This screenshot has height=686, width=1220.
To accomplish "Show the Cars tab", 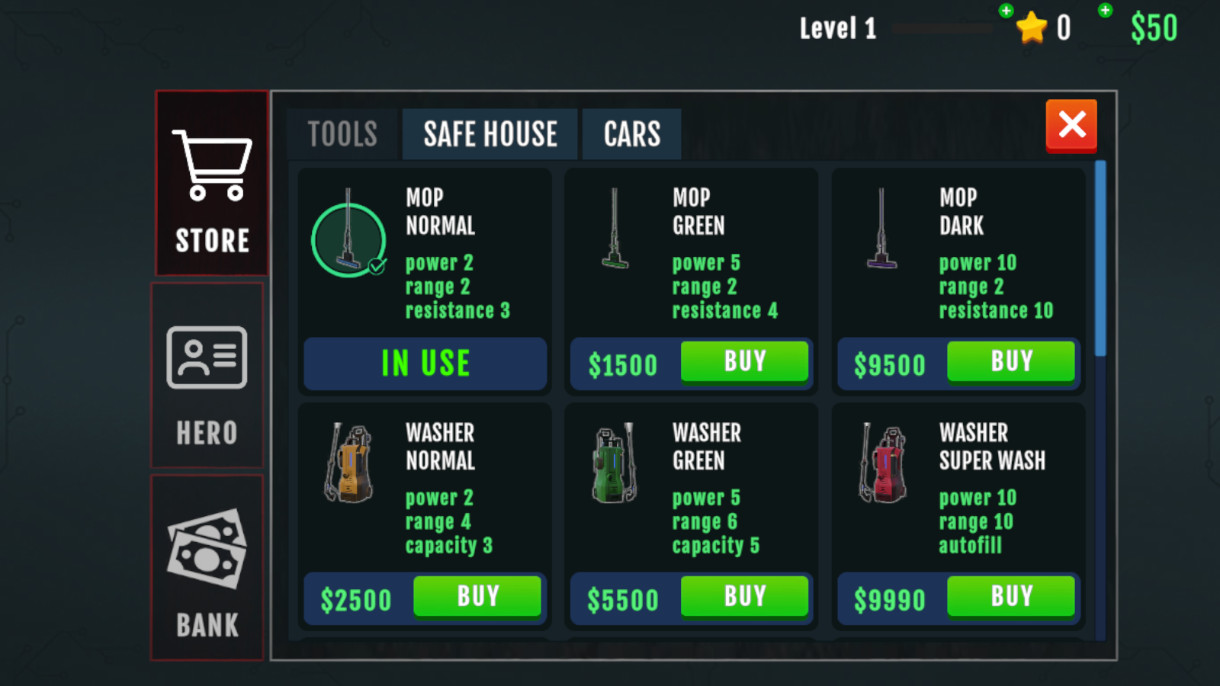I will [632, 134].
